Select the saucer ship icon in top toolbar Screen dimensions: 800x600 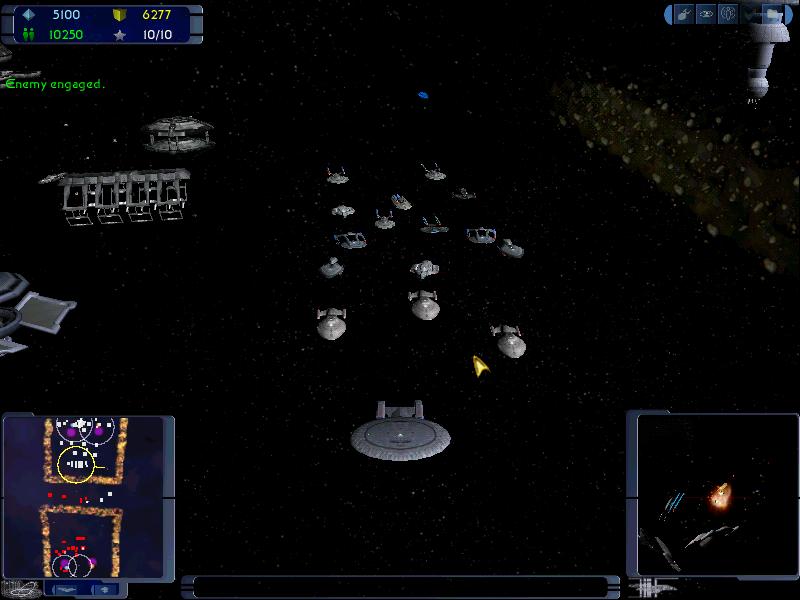(706, 14)
